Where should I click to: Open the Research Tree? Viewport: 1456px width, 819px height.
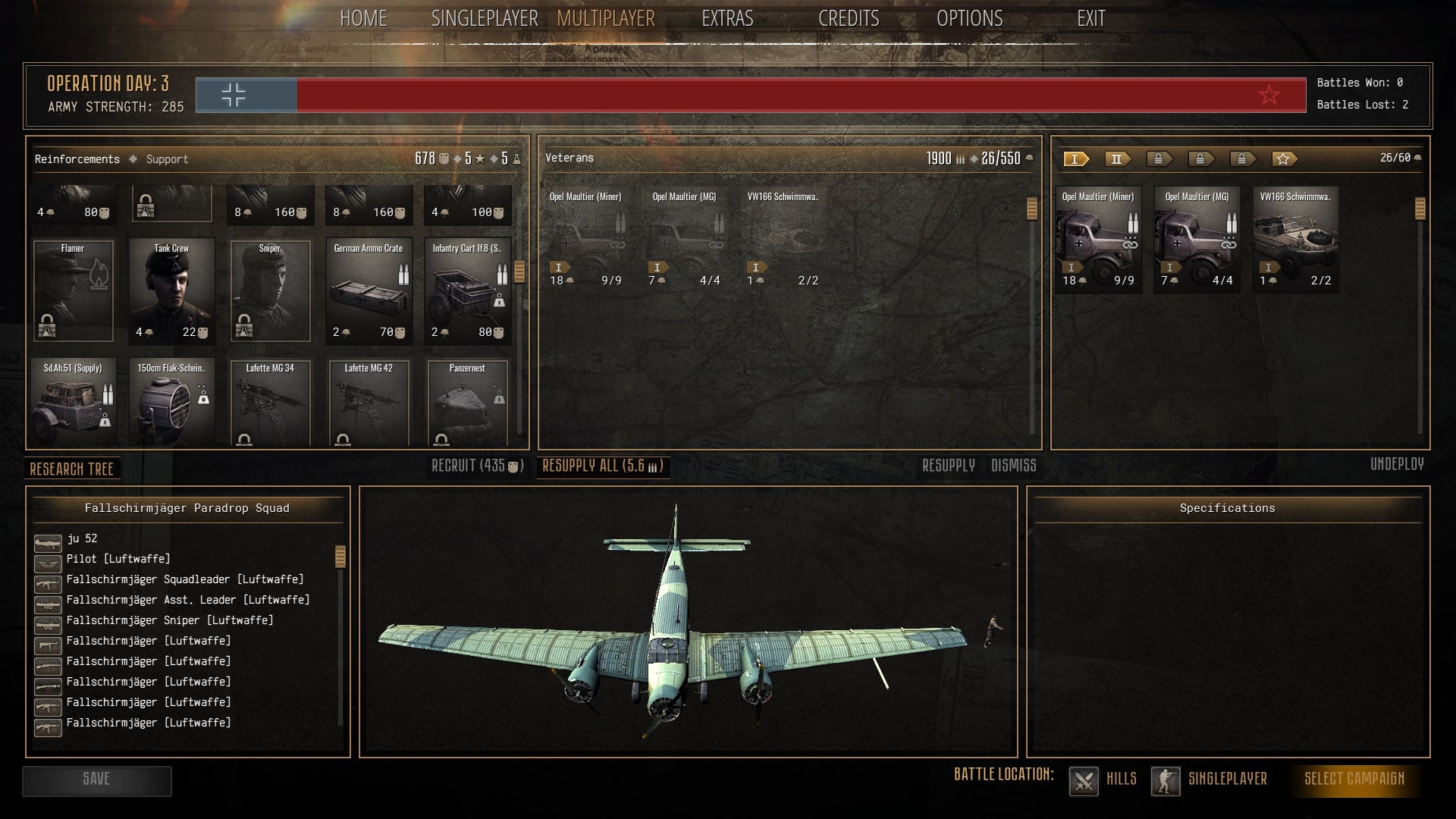tap(72, 469)
